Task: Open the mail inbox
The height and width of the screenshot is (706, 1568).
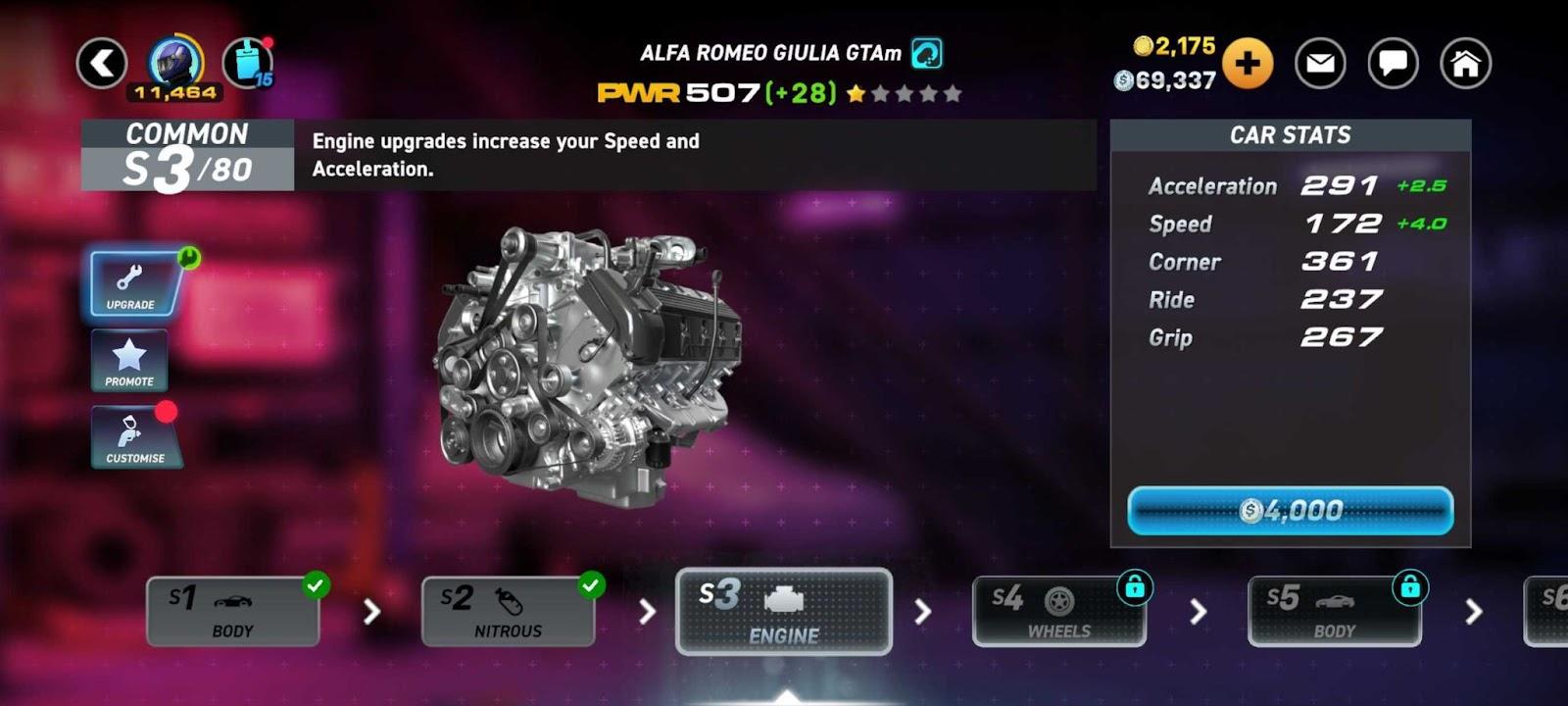Action: (1320, 64)
